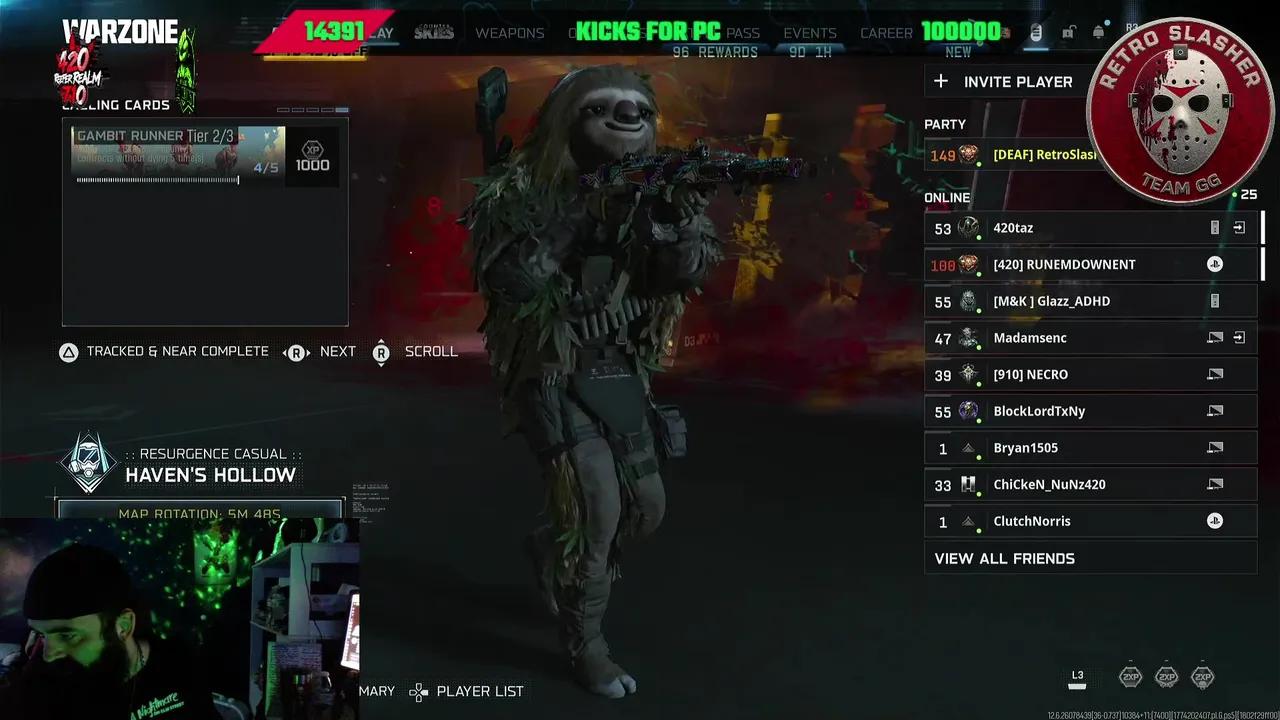Open the WEAPONS menu tab
Image resolution: width=1280 pixels, height=720 pixels.
click(510, 33)
